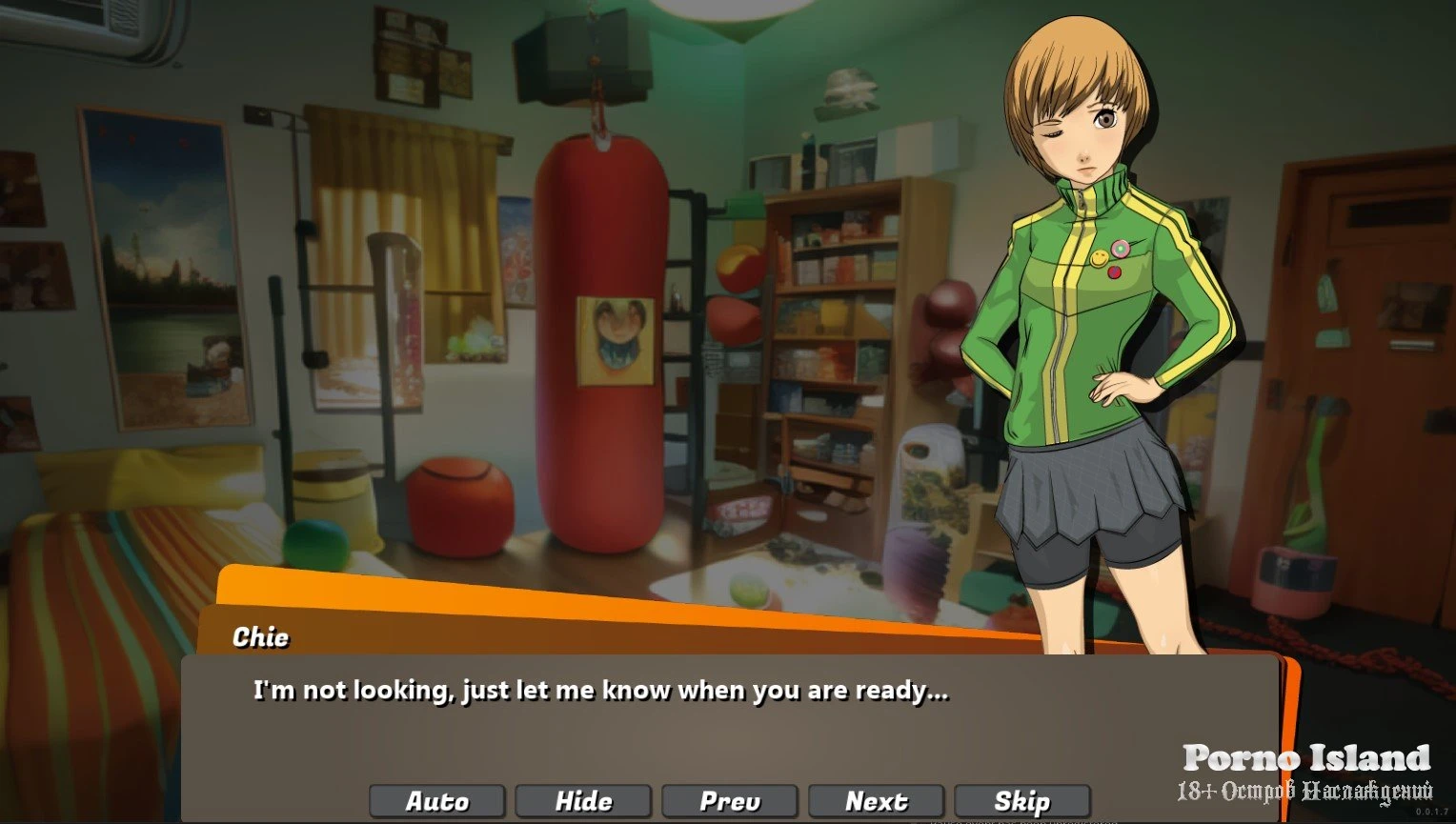The height and width of the screenshot is (824, 1456).
Task: Go back with the Prev button
Action: 730,801
